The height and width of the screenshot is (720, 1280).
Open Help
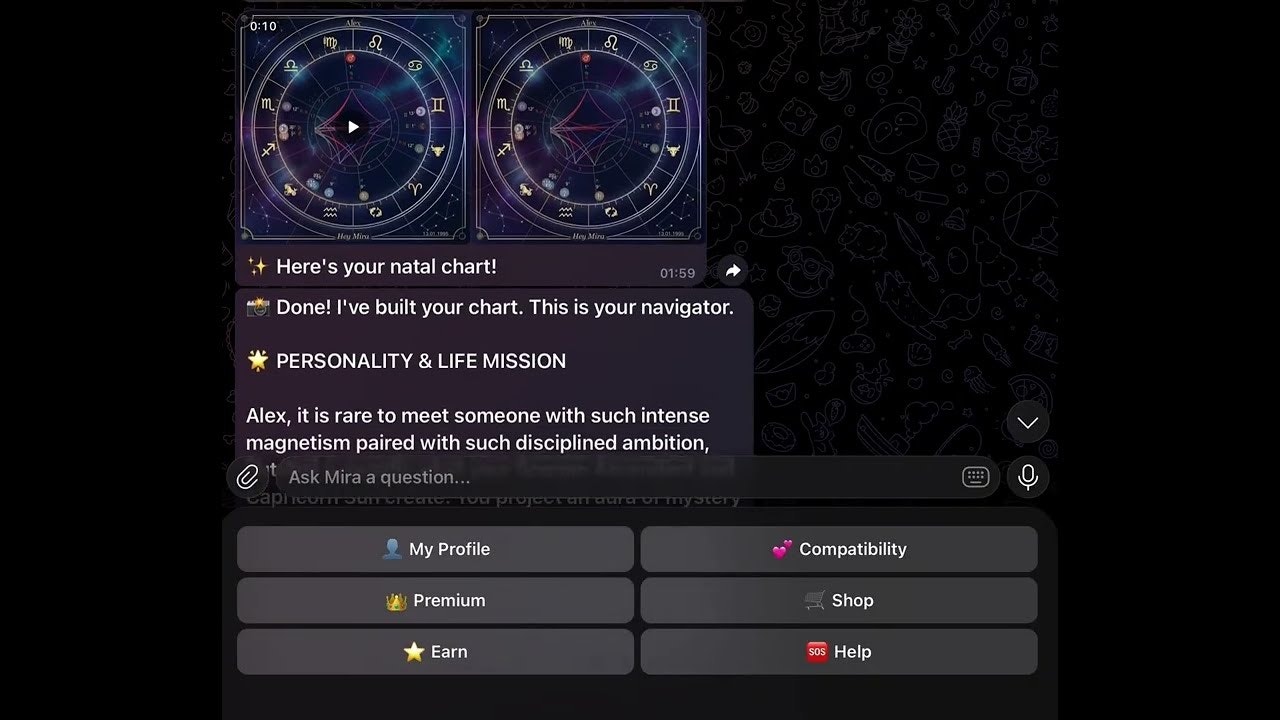pyautogui.click(x=840, y=651)
